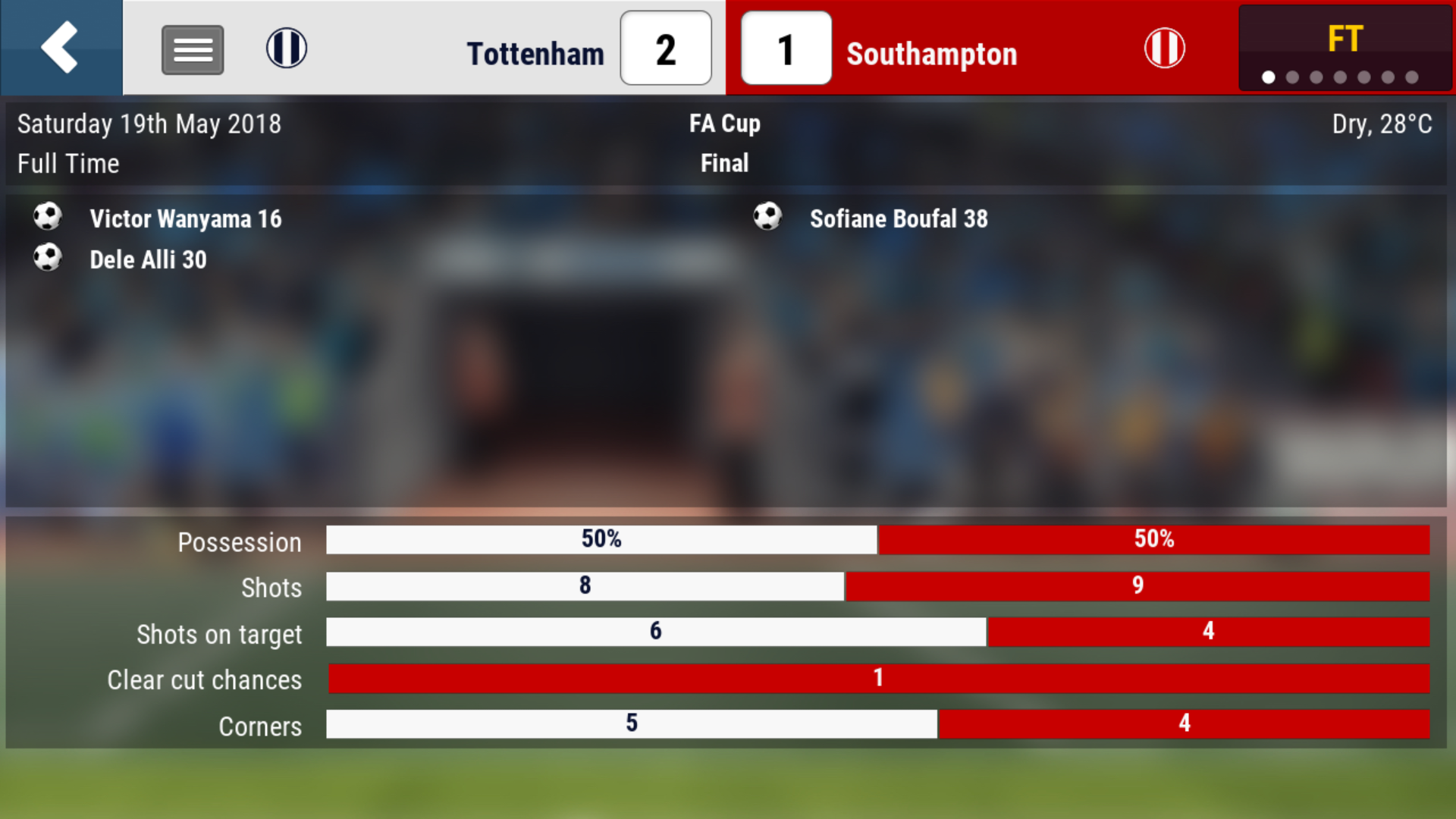View goalscorer Dele Alli

coord(148,260)
